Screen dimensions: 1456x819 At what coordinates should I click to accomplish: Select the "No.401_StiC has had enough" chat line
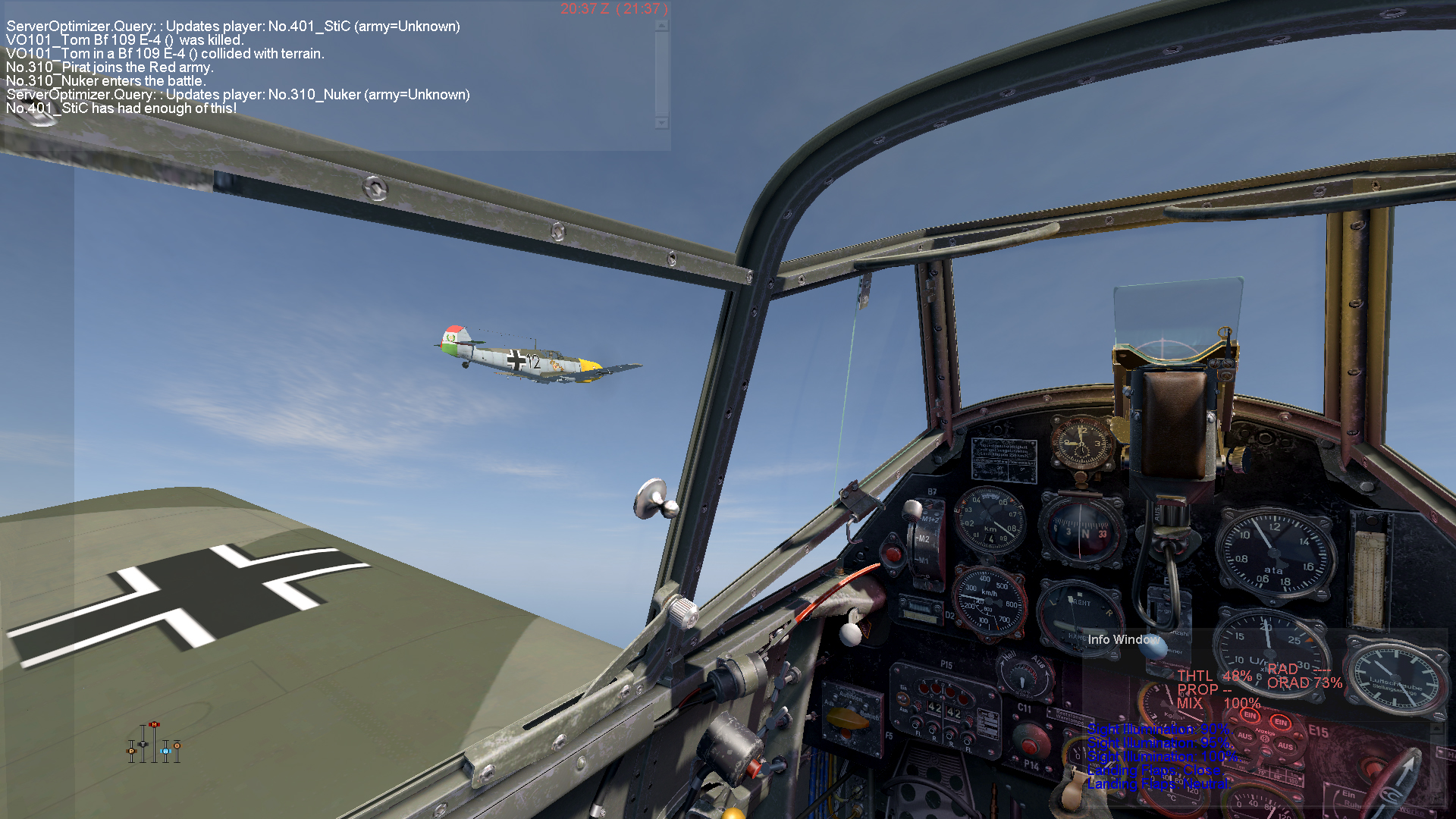point(122,108)
